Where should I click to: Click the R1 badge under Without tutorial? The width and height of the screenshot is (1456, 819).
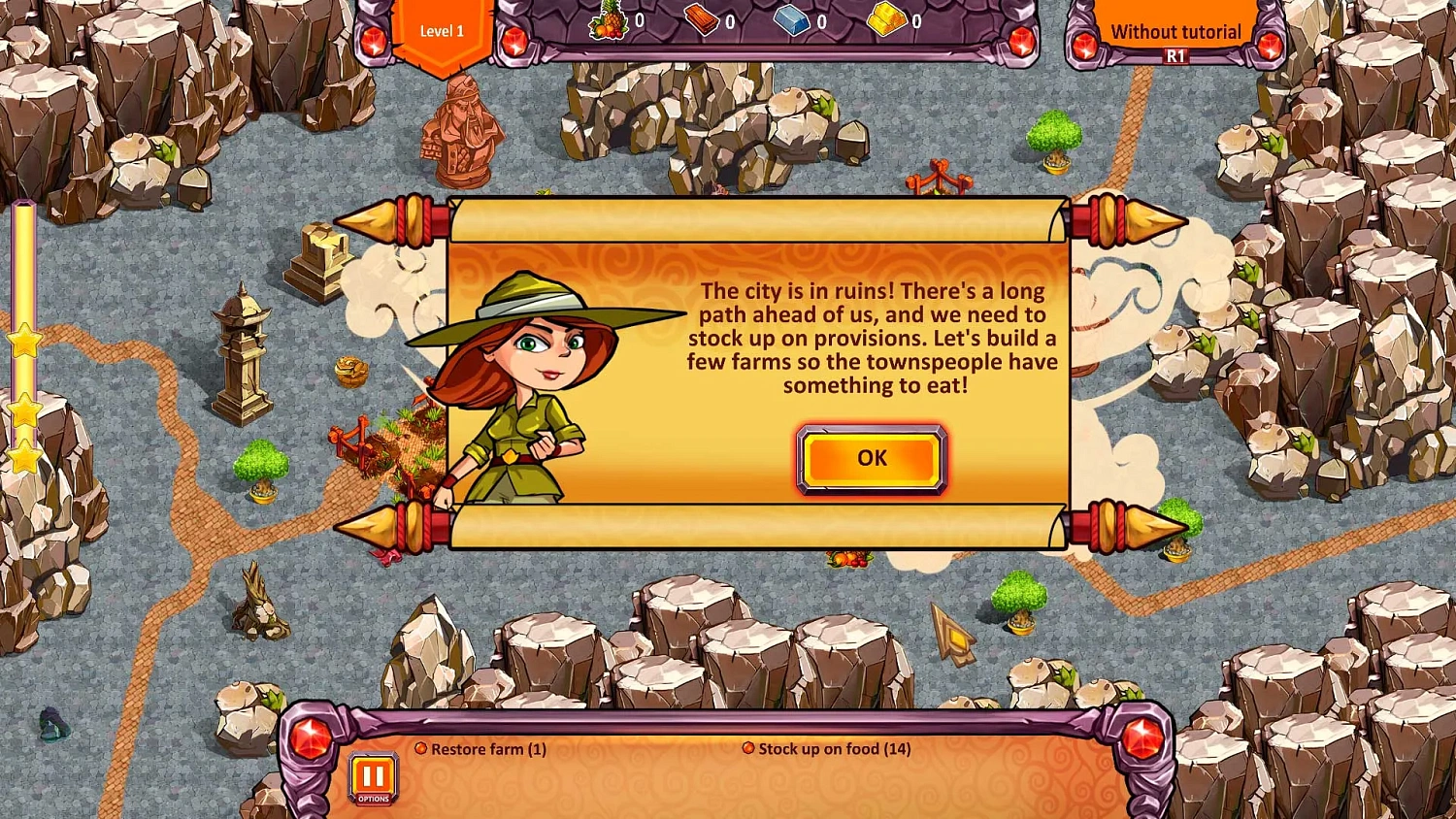[1175, 55]
